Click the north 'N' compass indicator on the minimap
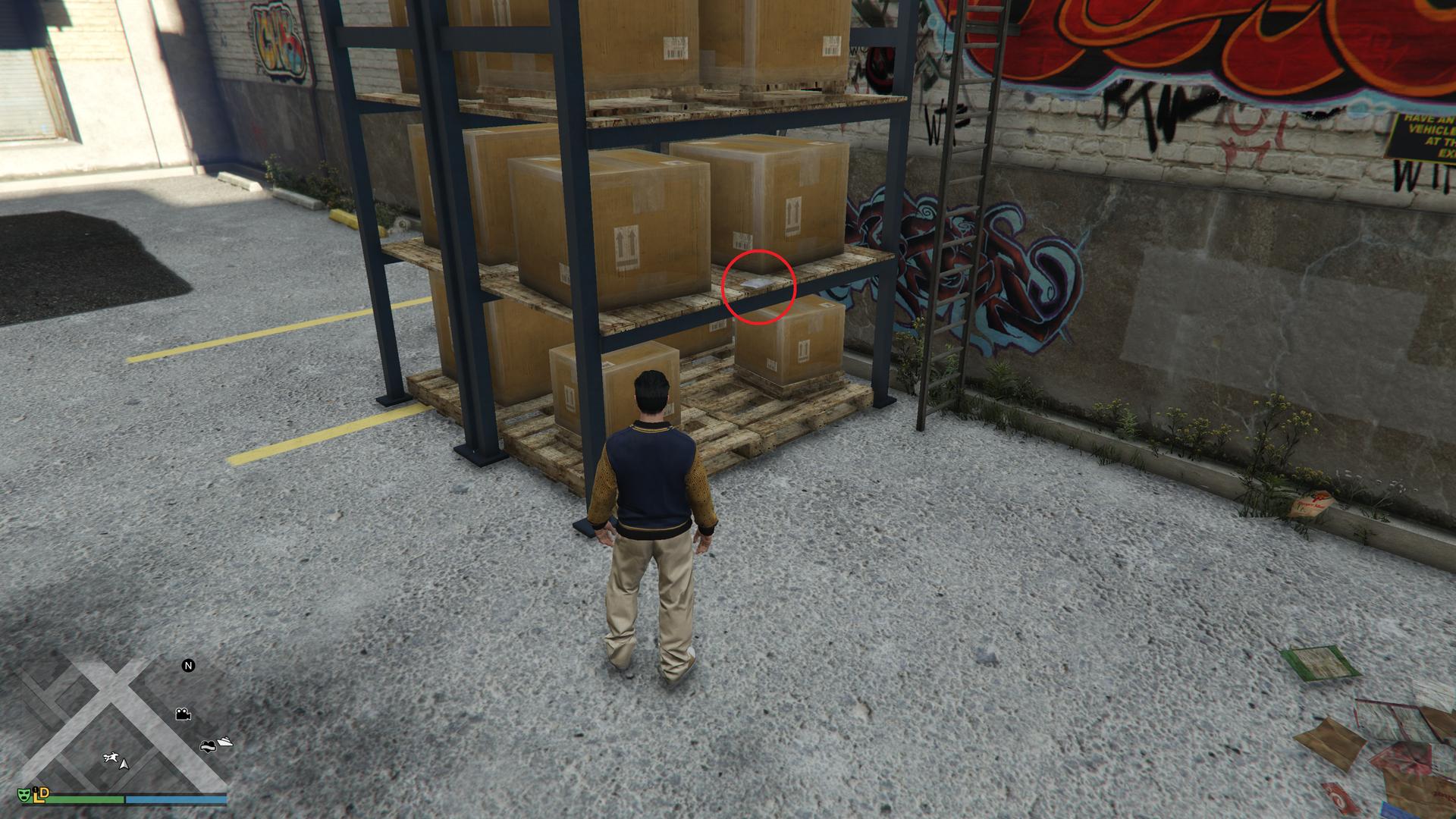 [187, 666]
